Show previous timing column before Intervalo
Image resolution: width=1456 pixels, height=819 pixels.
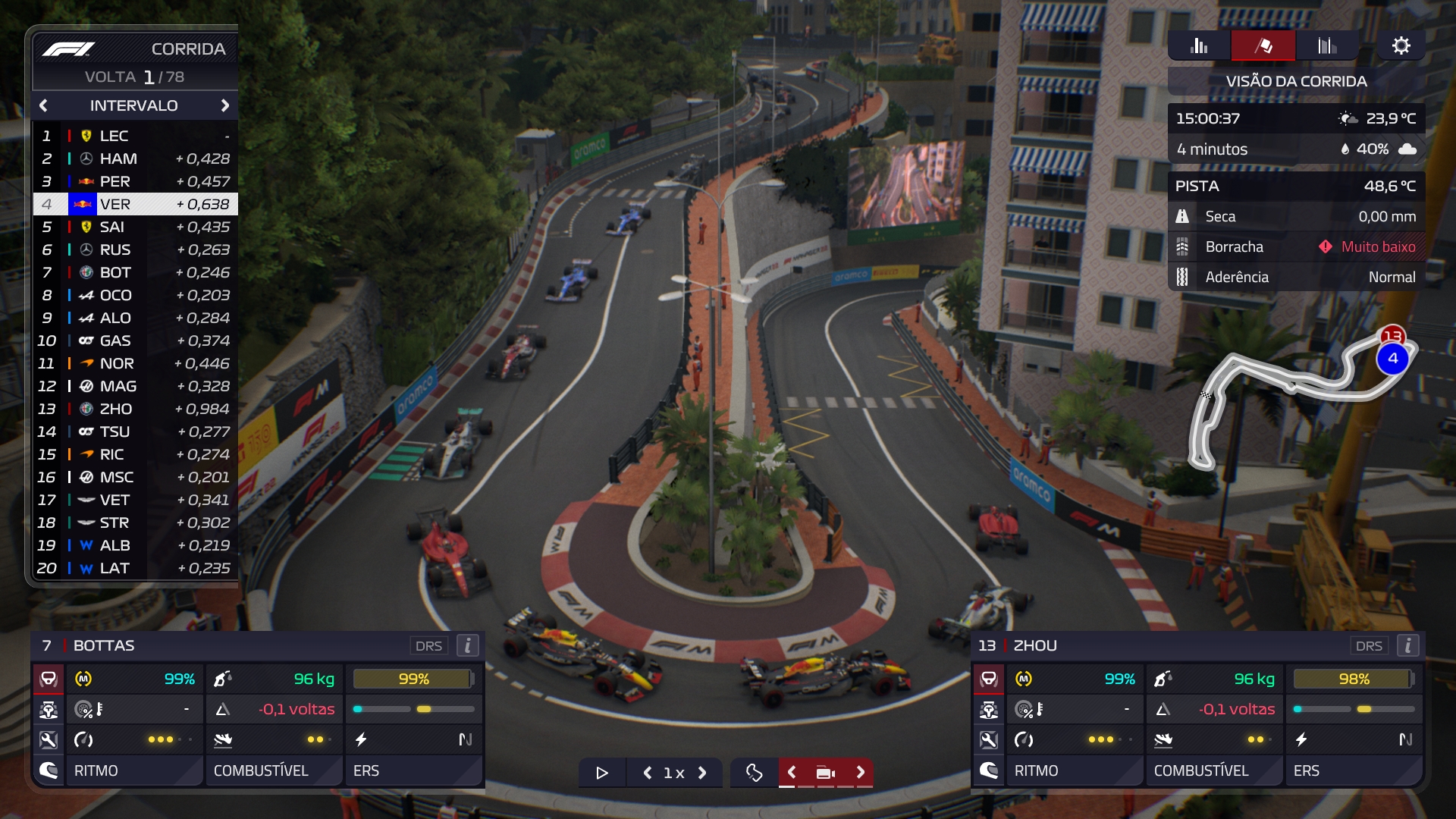[x=43, y=105]
